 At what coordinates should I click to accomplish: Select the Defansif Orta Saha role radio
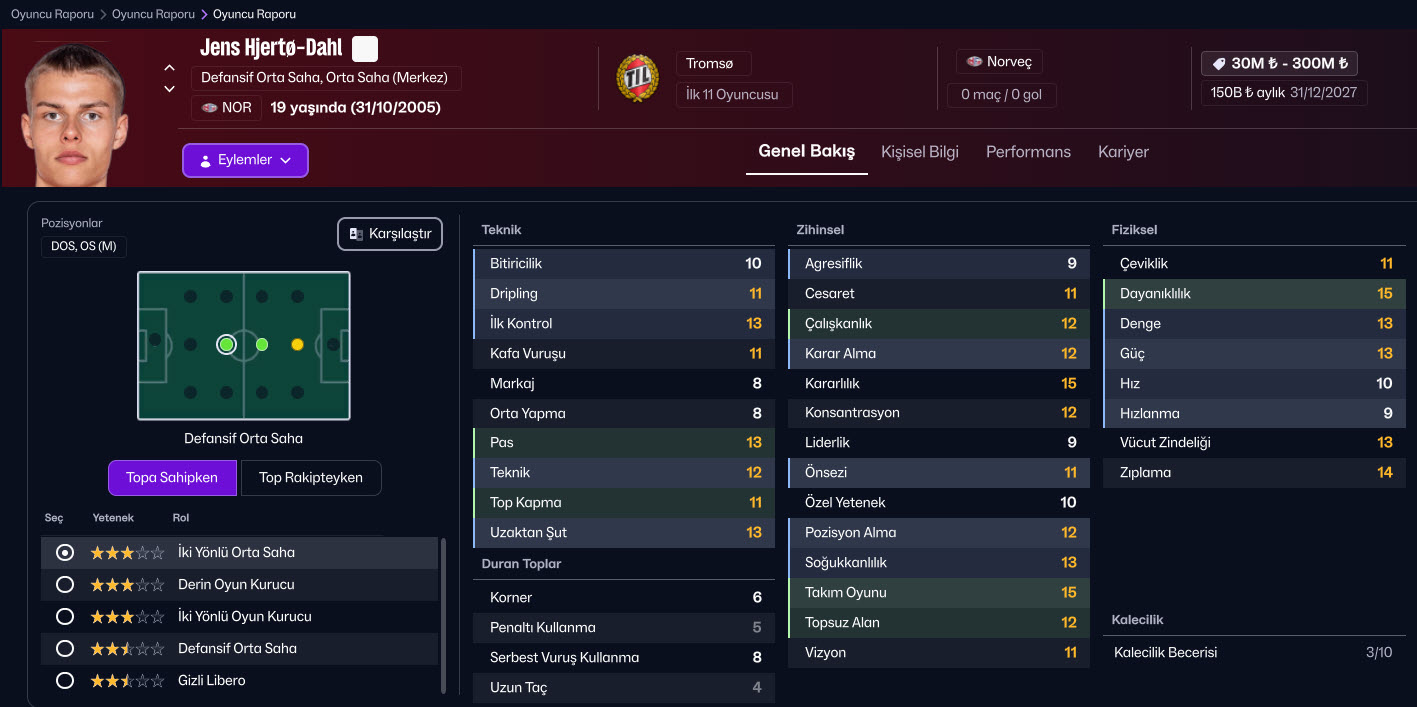click(66, 648)
